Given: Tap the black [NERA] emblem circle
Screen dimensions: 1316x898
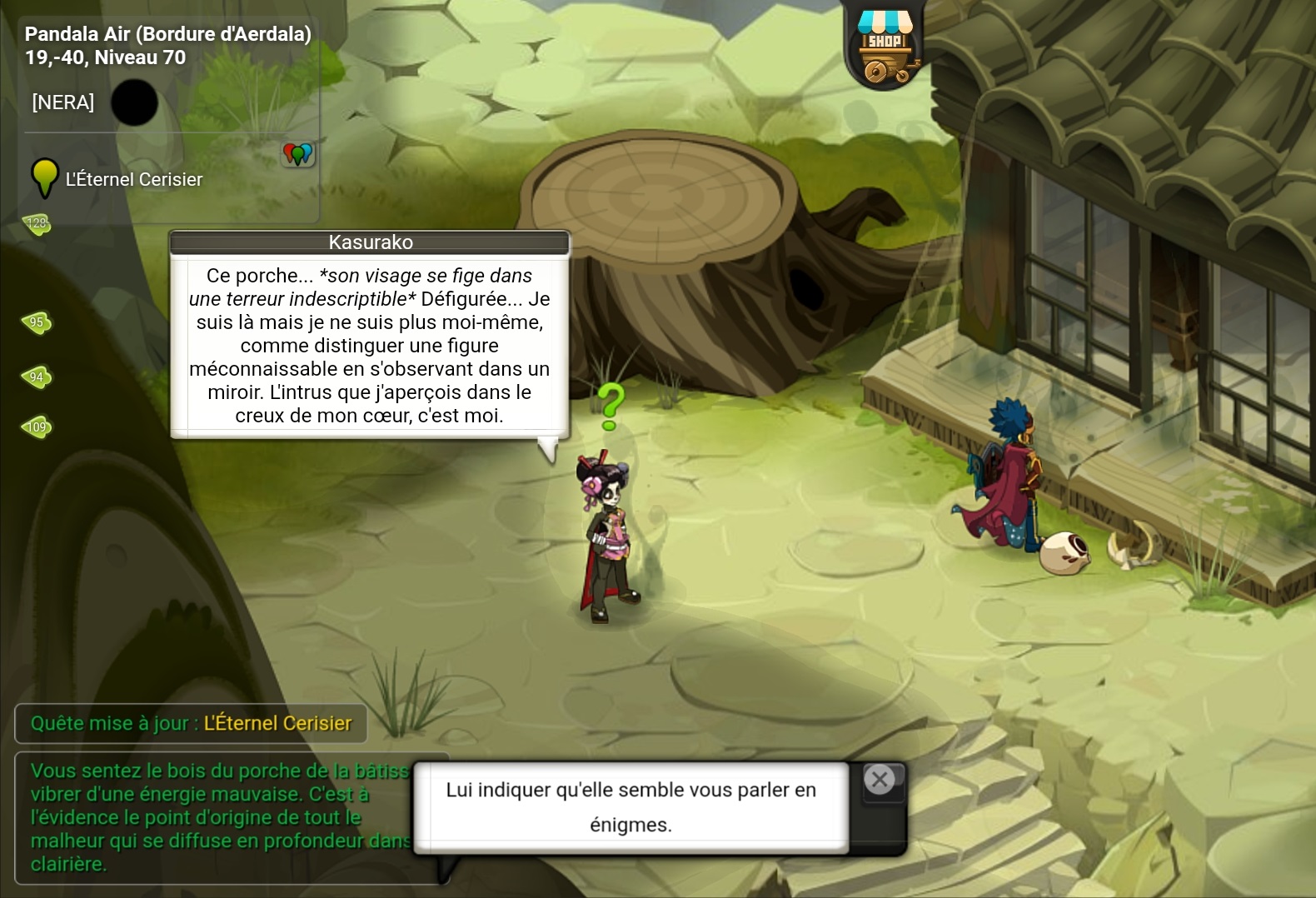Looking at the screenshot, I should pyautogui.click(x=134, y=102).
